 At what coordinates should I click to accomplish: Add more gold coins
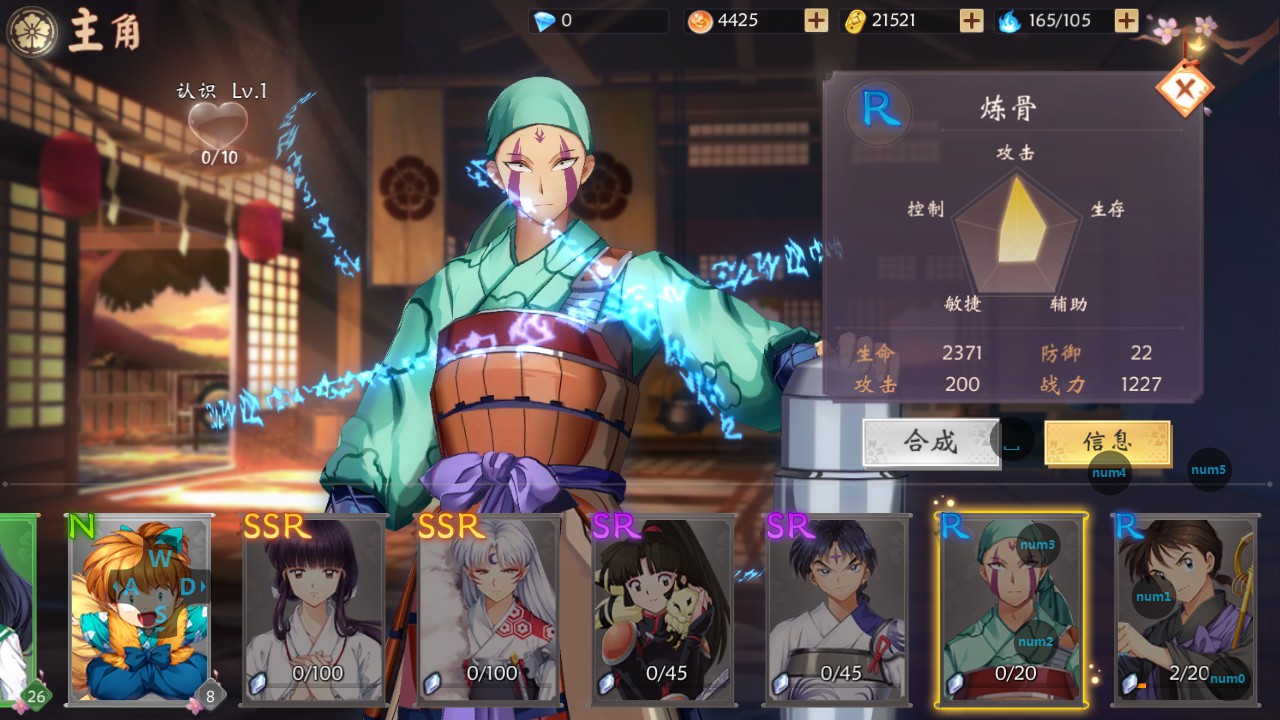point(971,21)
